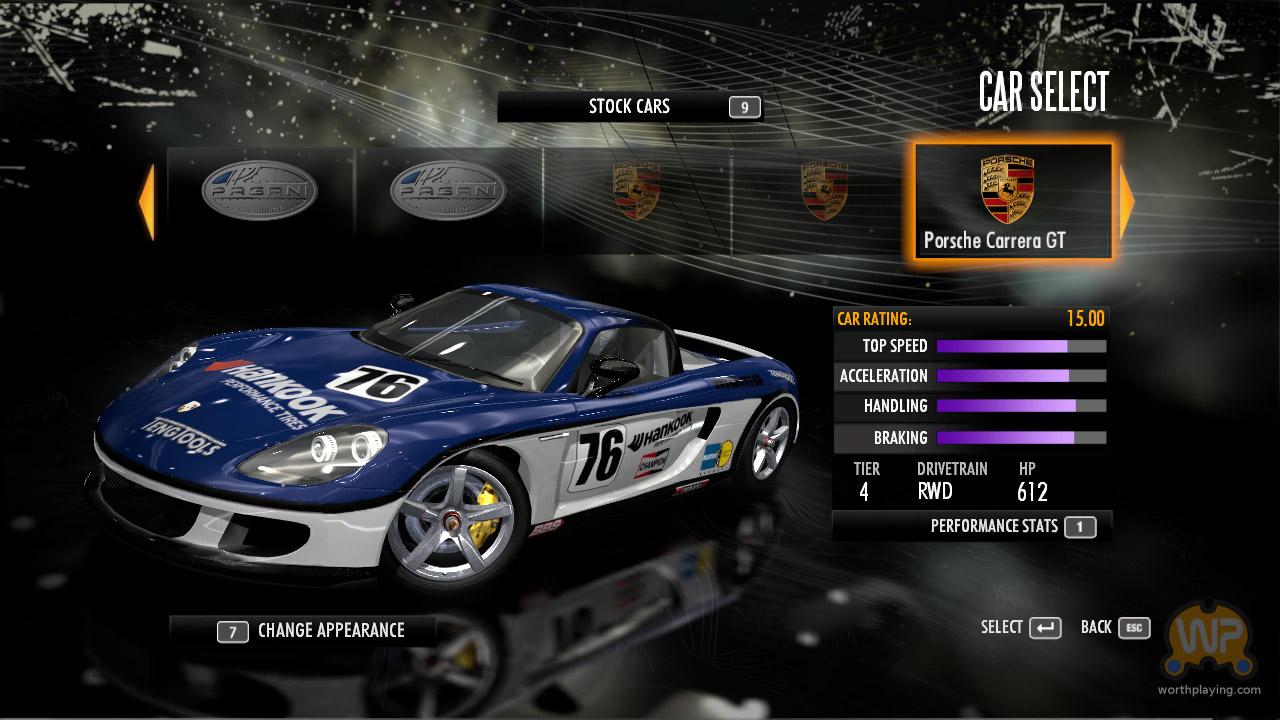Show the Performance Stats panel
Viewport: 1280px width, 720px height.
point(972,526)
